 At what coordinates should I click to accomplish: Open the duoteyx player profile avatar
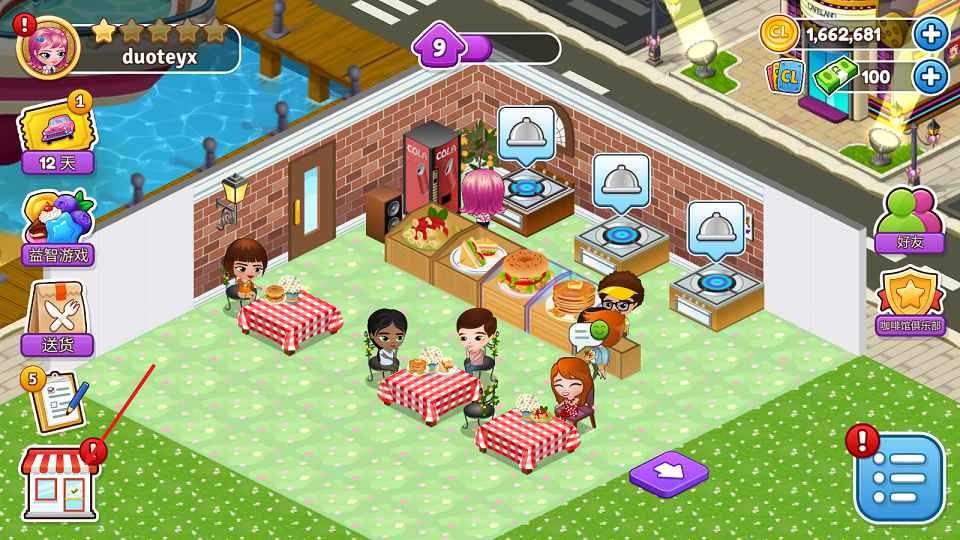click(x=48, y=47)
